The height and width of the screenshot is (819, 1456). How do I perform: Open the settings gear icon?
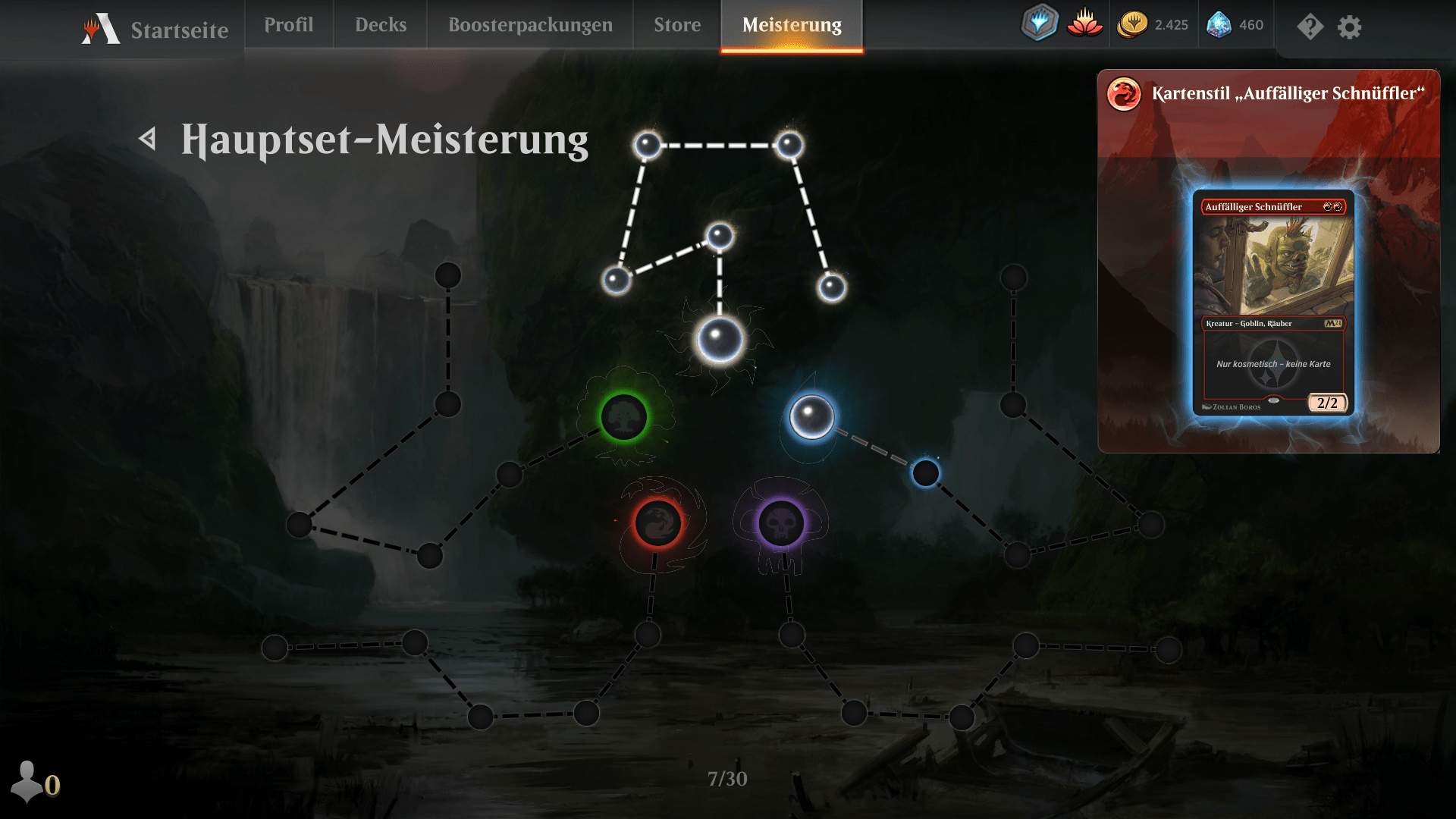coord(1349,27)
